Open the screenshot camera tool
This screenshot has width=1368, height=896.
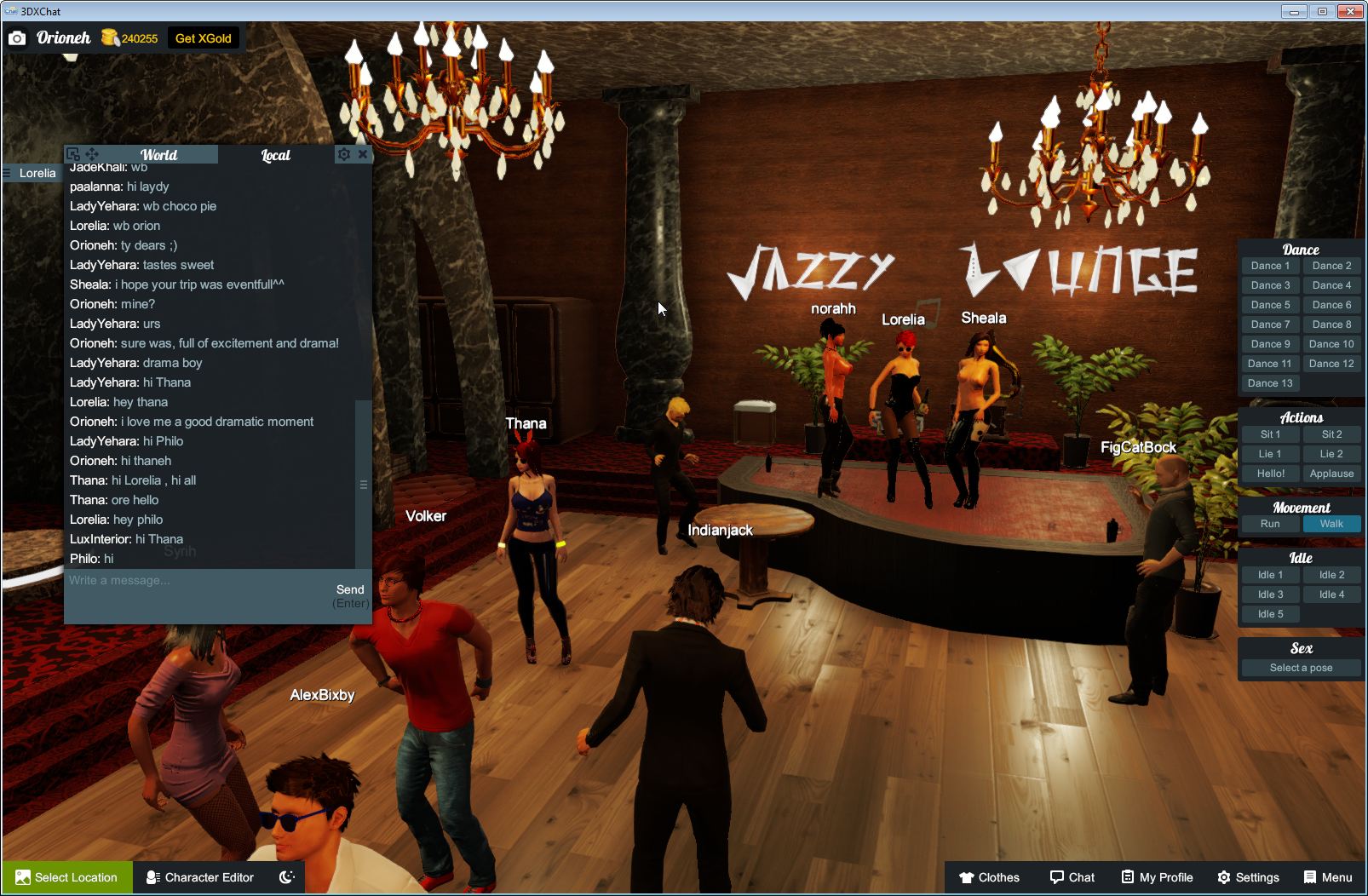point(17,37)
